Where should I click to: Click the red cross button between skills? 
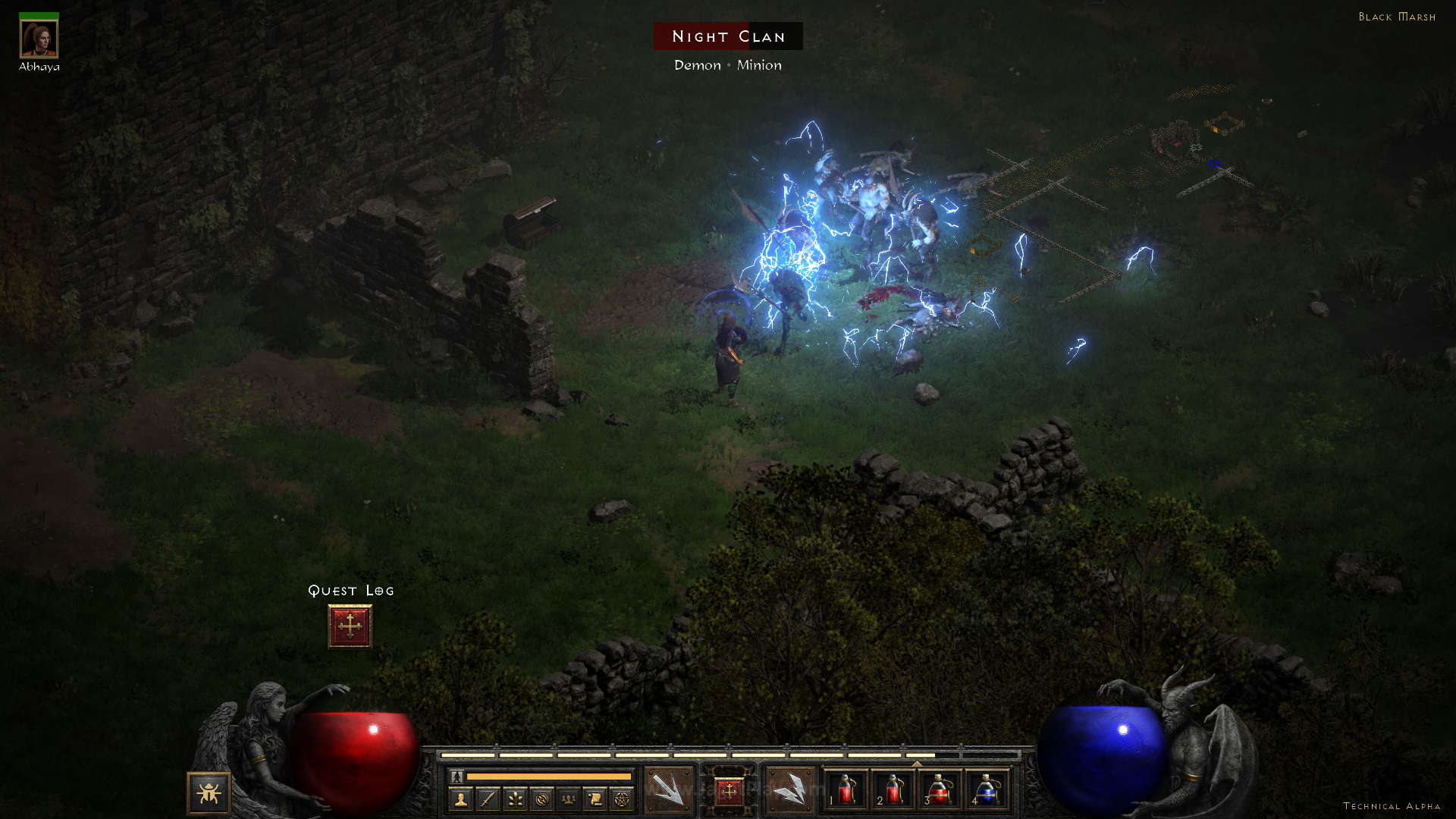pos(729,792)
